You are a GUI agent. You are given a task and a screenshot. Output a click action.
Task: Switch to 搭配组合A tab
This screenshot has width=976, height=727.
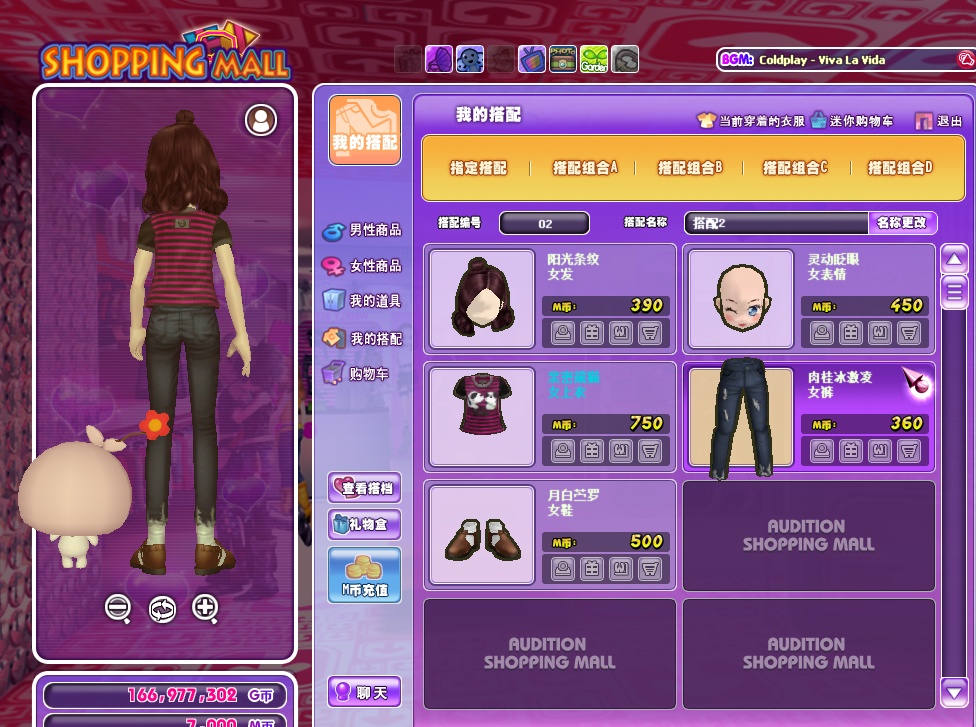pyautogui.click(x=585, y=168)
